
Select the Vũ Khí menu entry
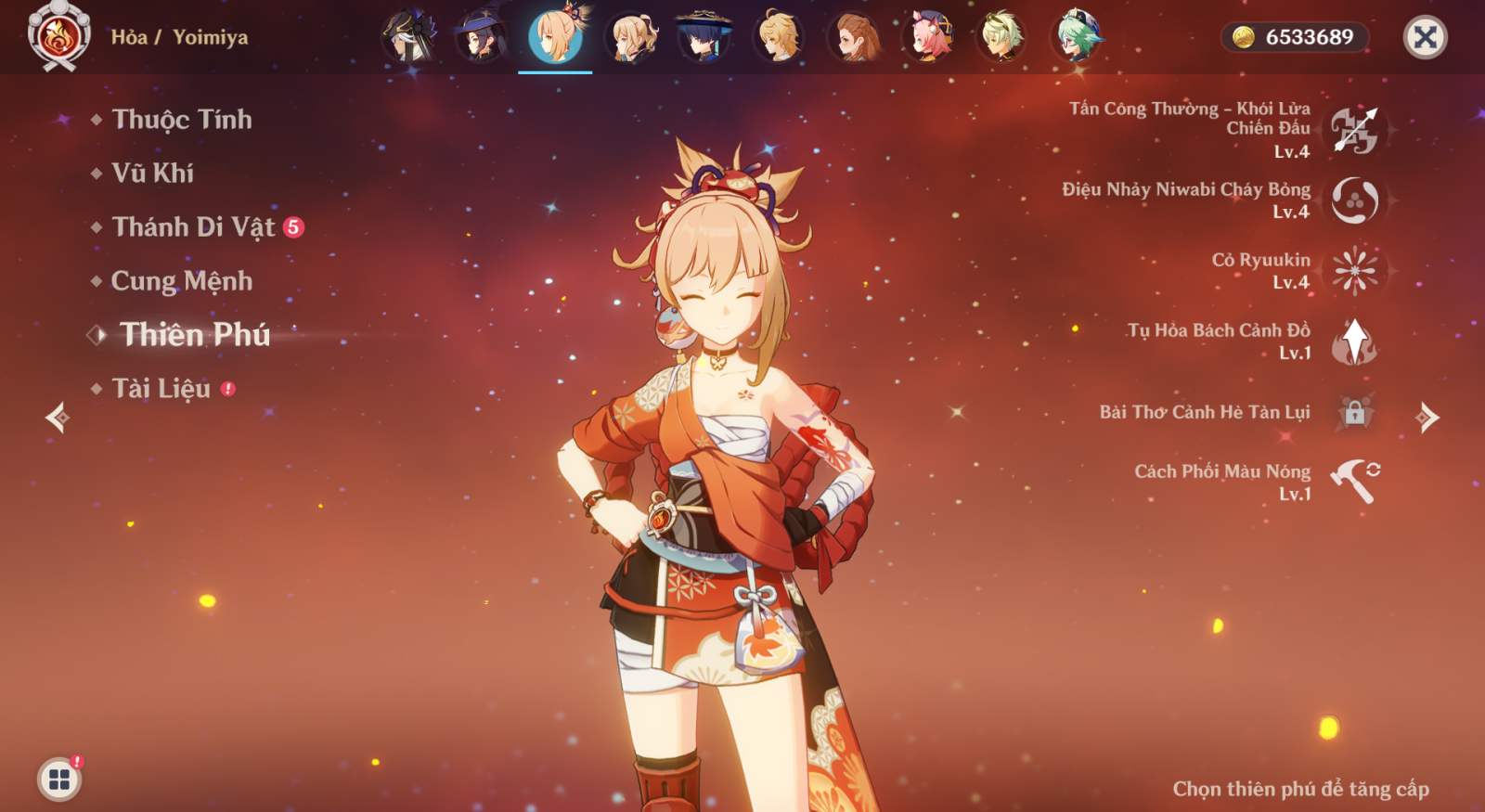pyautogui.click(x=152, y=174)
